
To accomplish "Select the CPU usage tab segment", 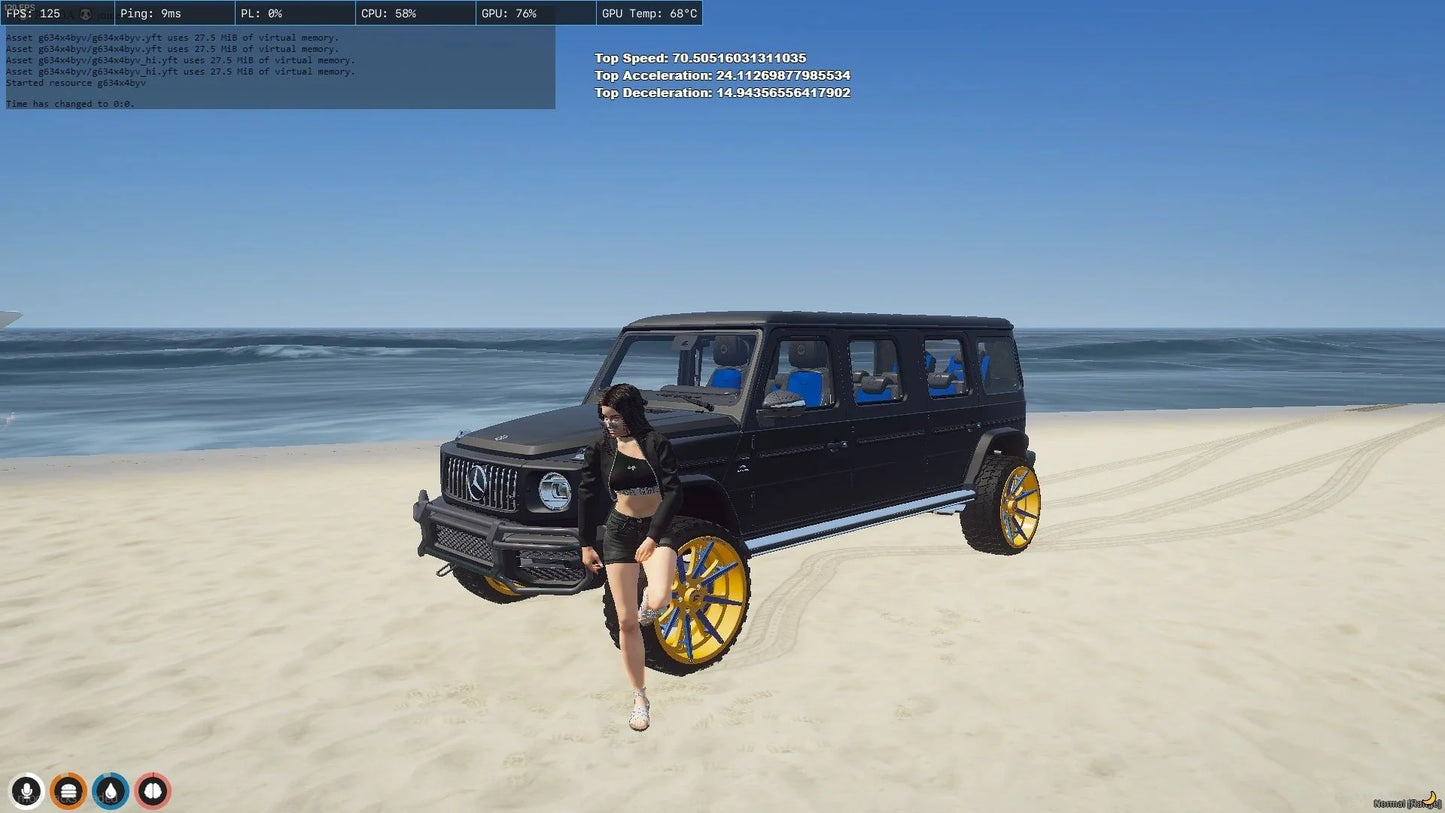I will (416, 13).
